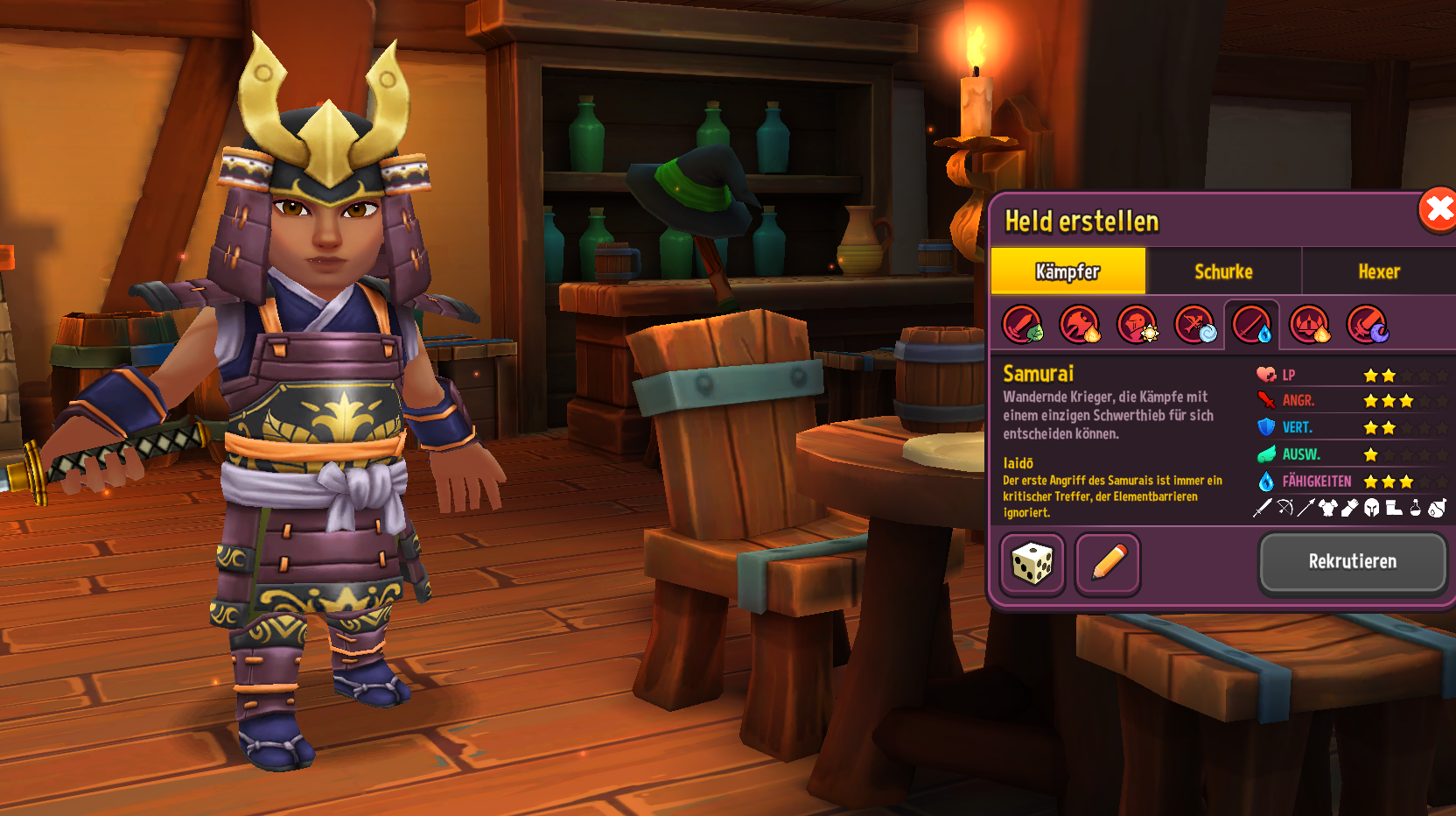Switch to the Schurke class tab

click(1223, 271)
